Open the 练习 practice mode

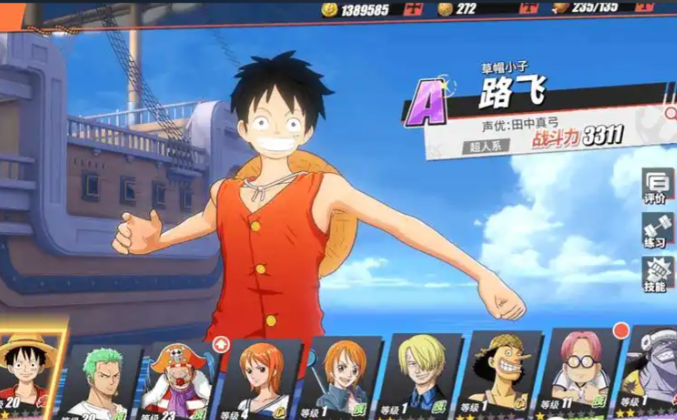(656, 233)
